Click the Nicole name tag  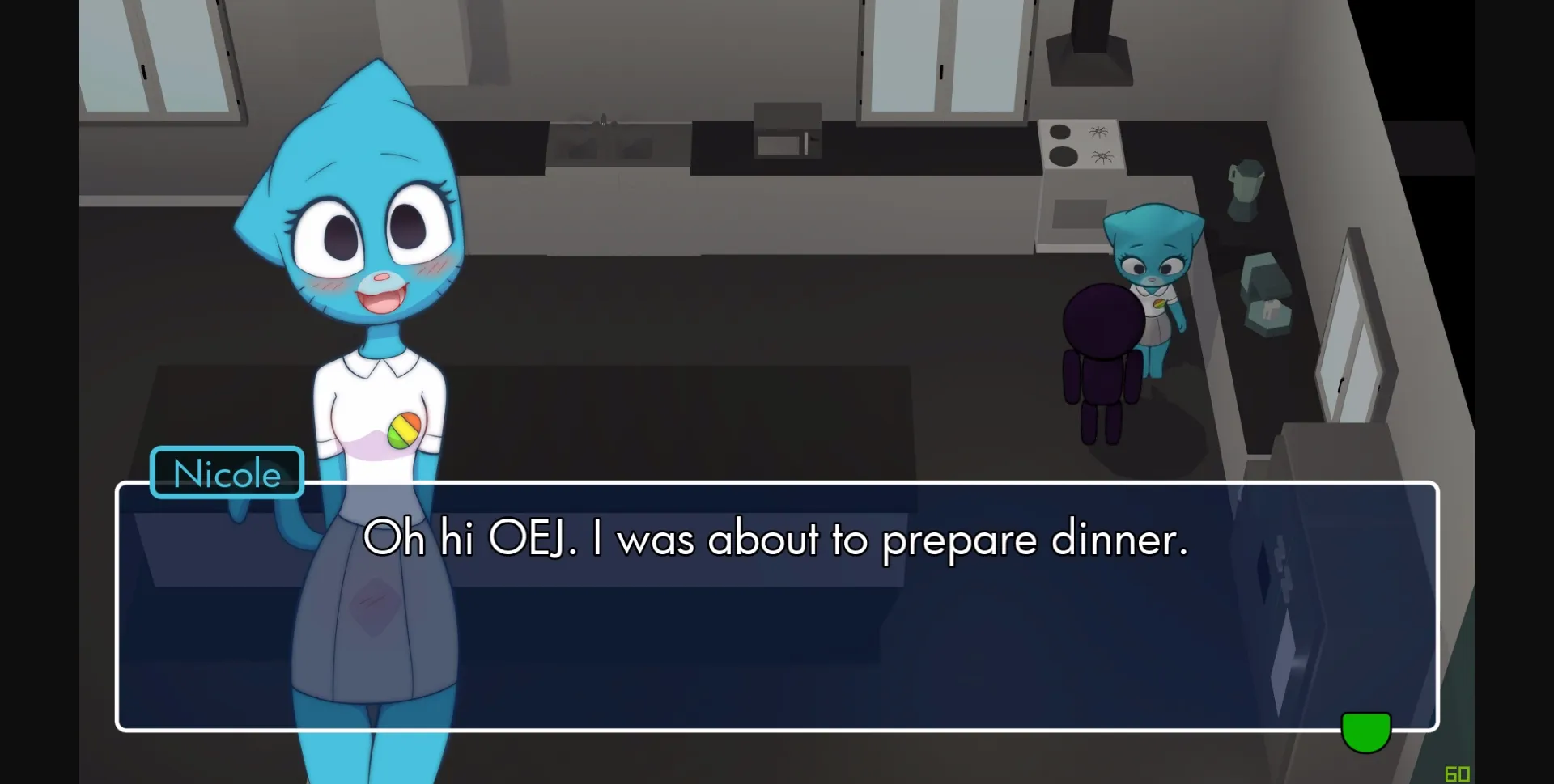coord(226,473)
